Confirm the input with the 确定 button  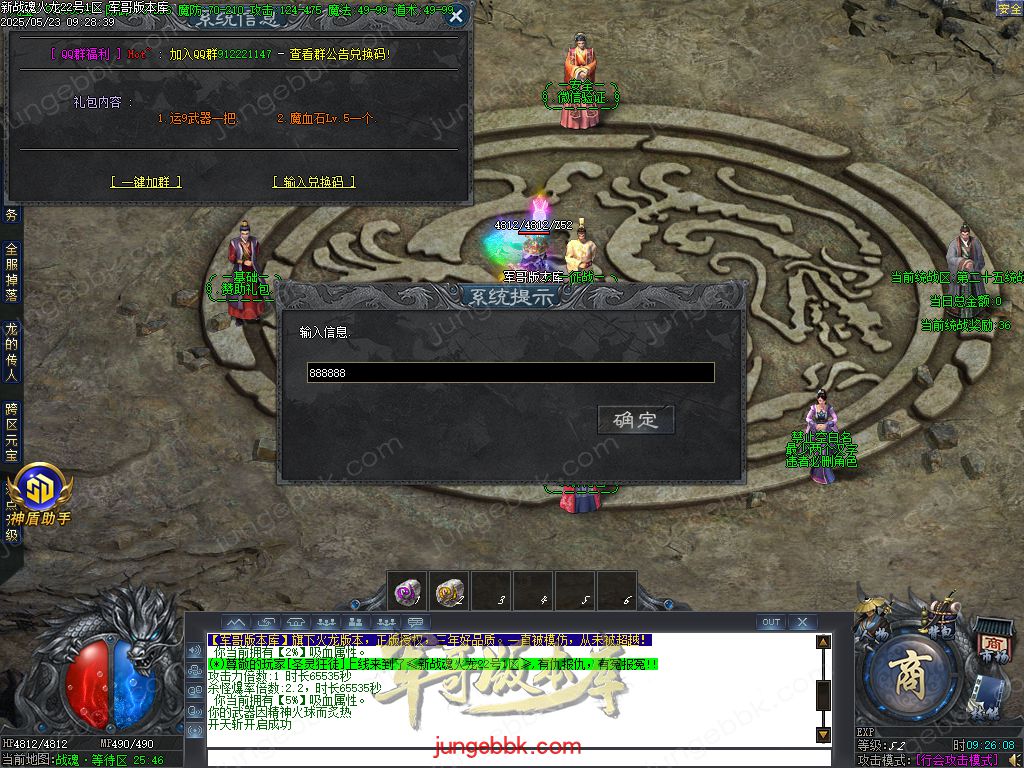pos(636,420)
